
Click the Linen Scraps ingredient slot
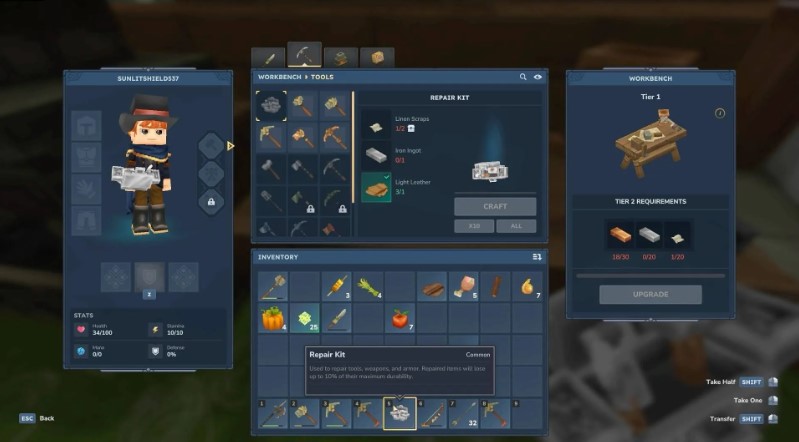pos(376,125)
